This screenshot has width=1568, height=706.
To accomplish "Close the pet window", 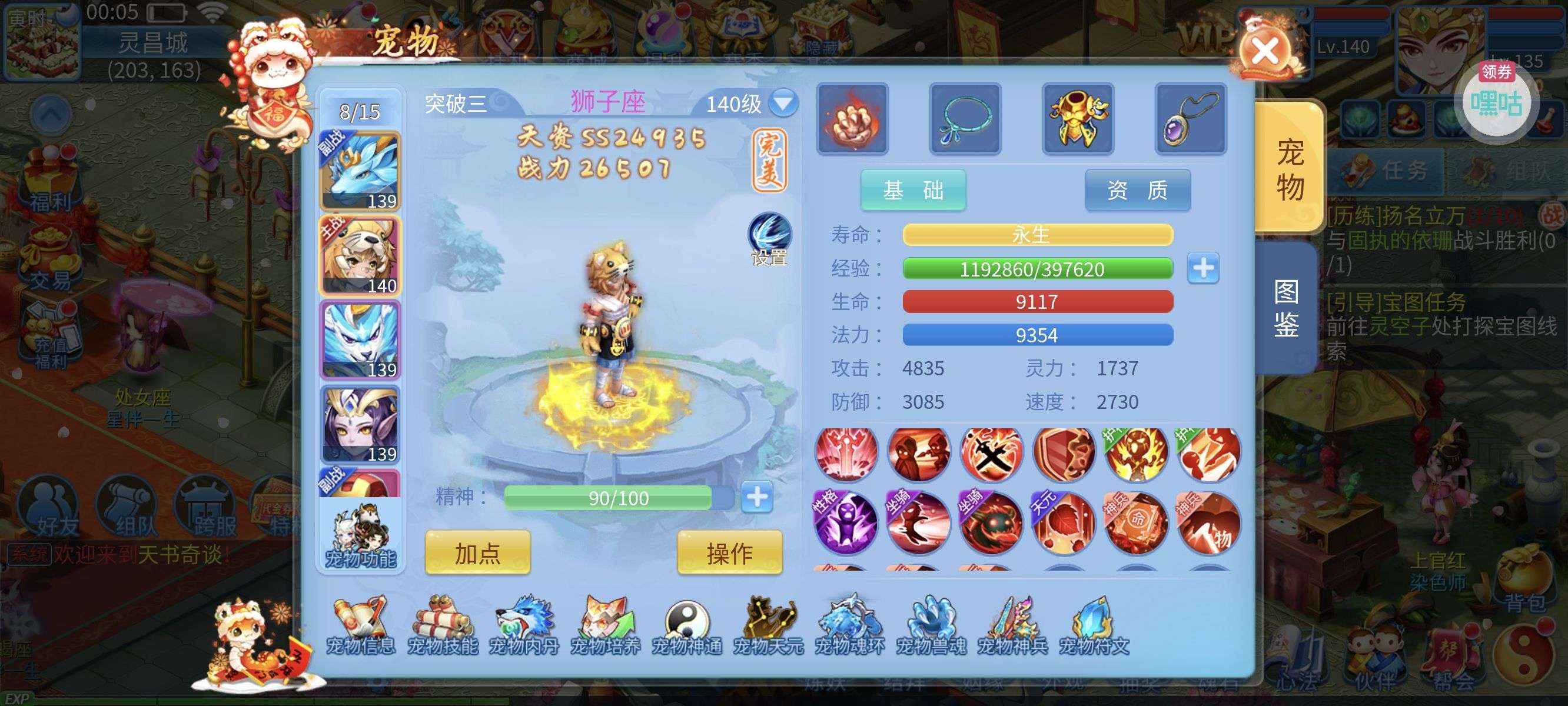I will (1265, 51).
